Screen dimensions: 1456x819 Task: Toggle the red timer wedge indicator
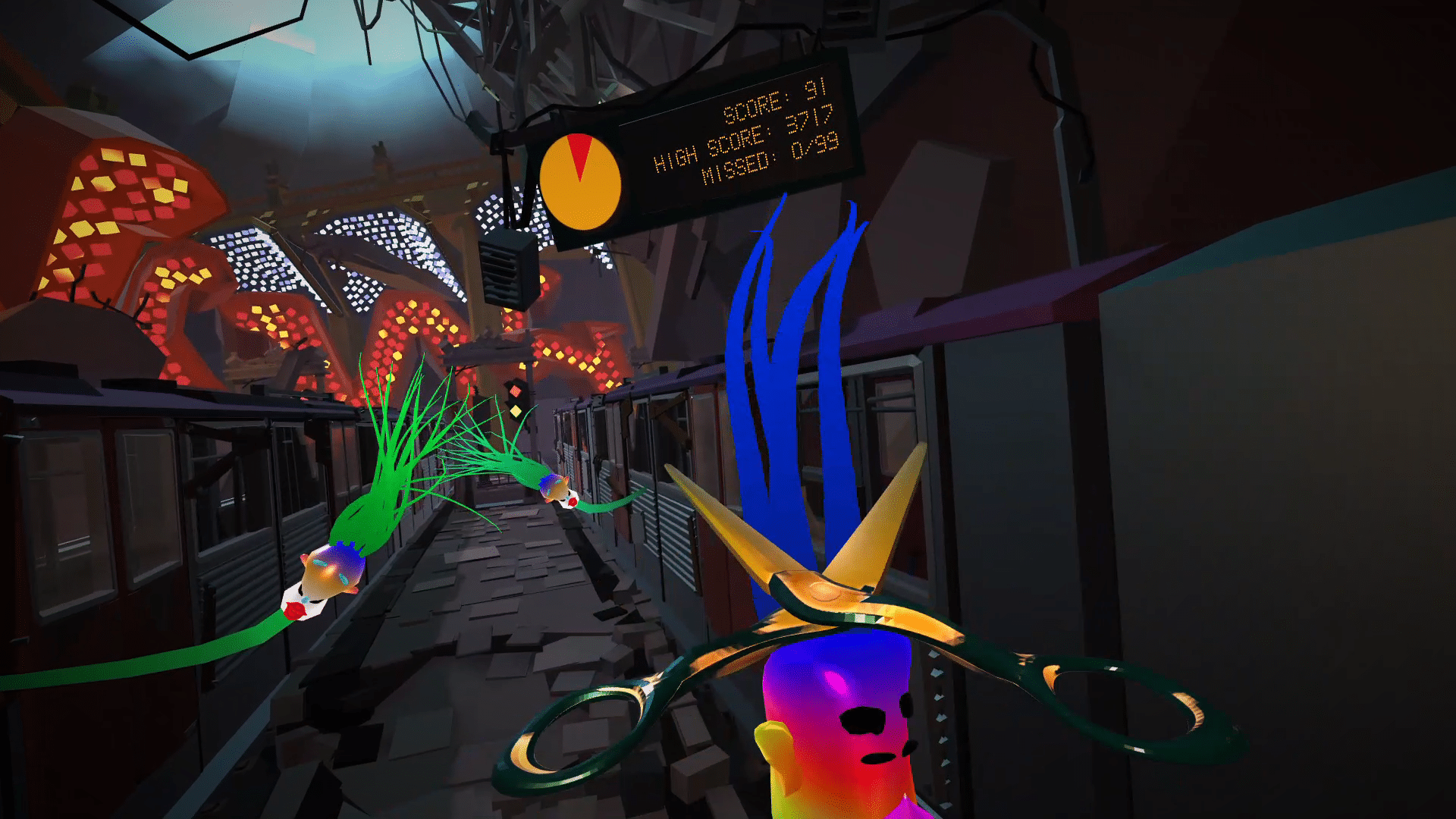[579, 152]
